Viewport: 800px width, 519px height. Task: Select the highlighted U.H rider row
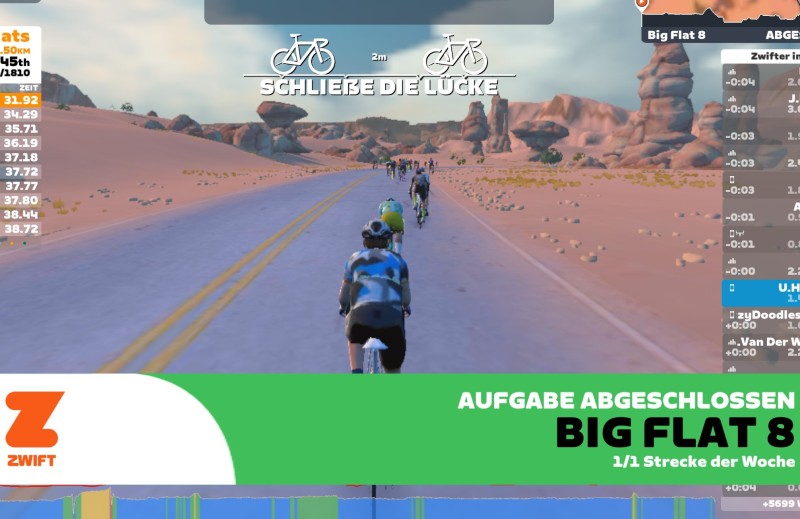(762, 291)
